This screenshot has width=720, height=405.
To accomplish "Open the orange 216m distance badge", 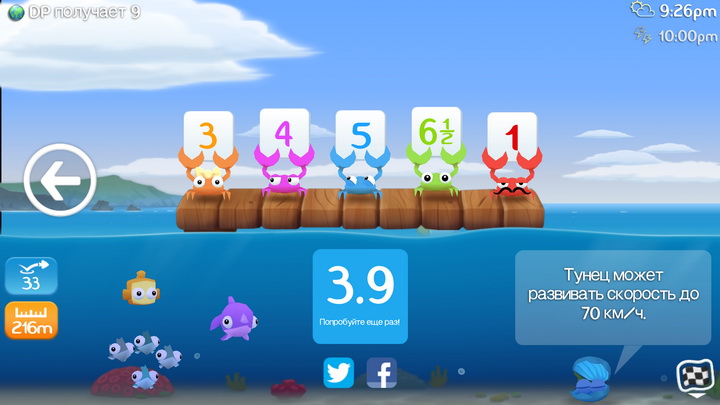I will 31,320.
